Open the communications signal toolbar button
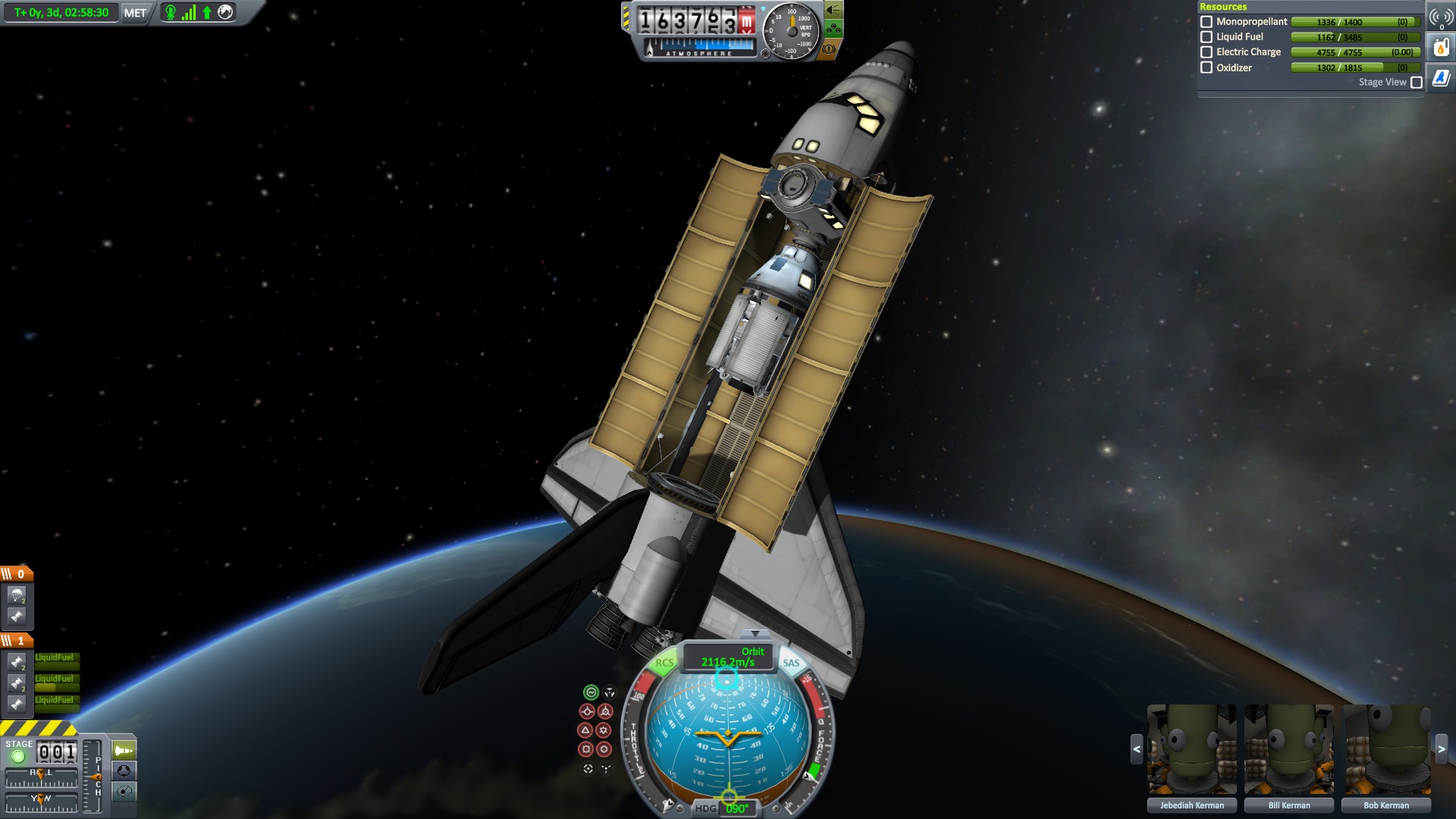The width and height of the screenshot is (1456, 819). 1441,17
